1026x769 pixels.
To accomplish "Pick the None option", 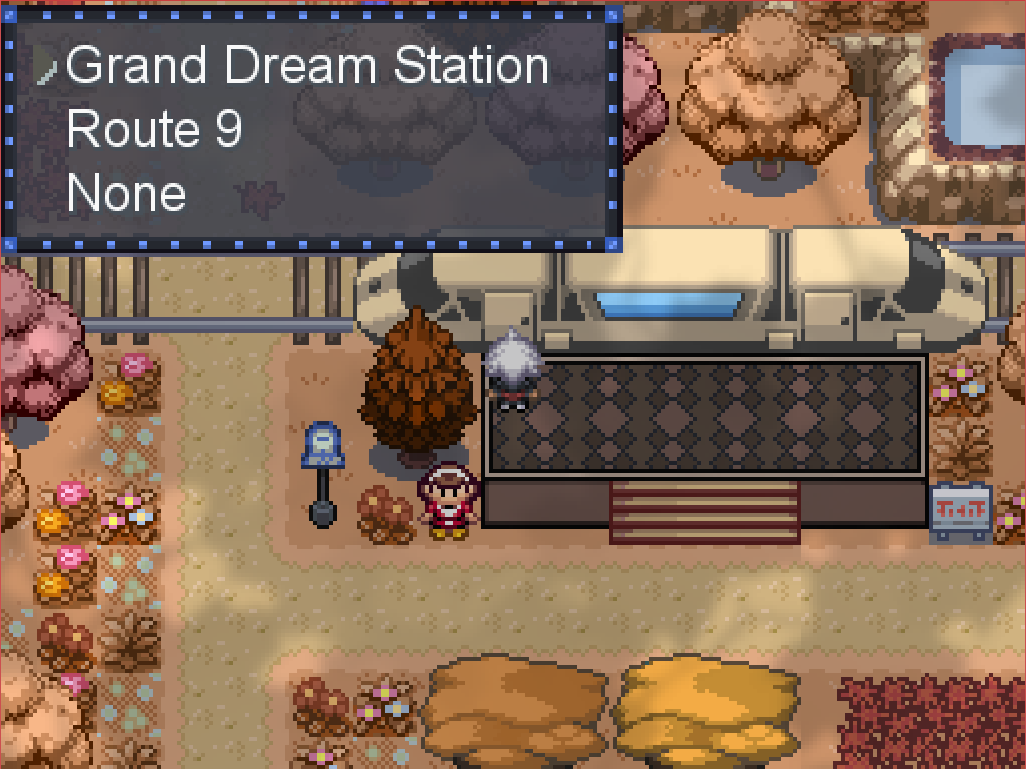I will tap(126, 192).
